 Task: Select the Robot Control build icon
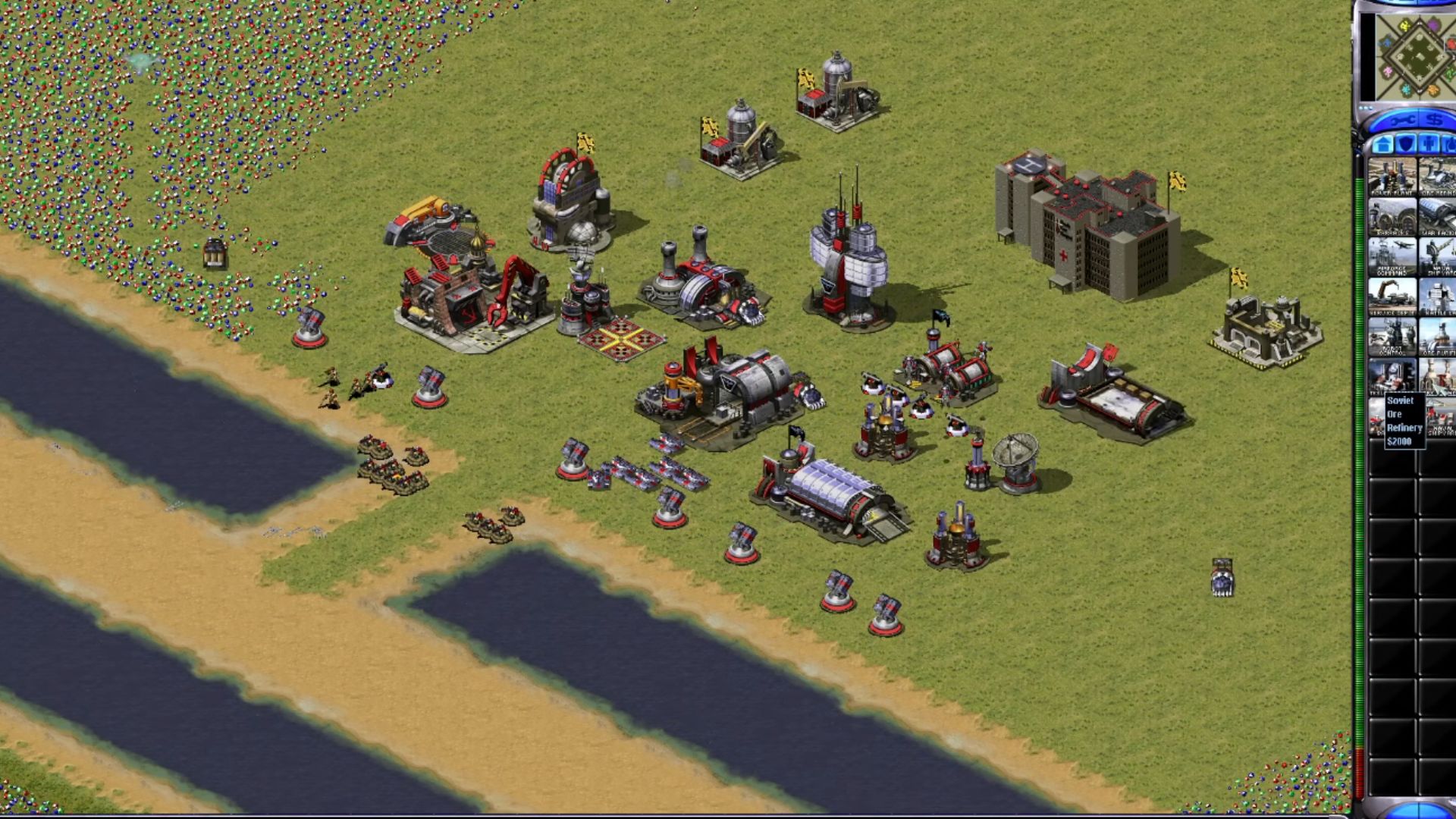point(1392,337)
